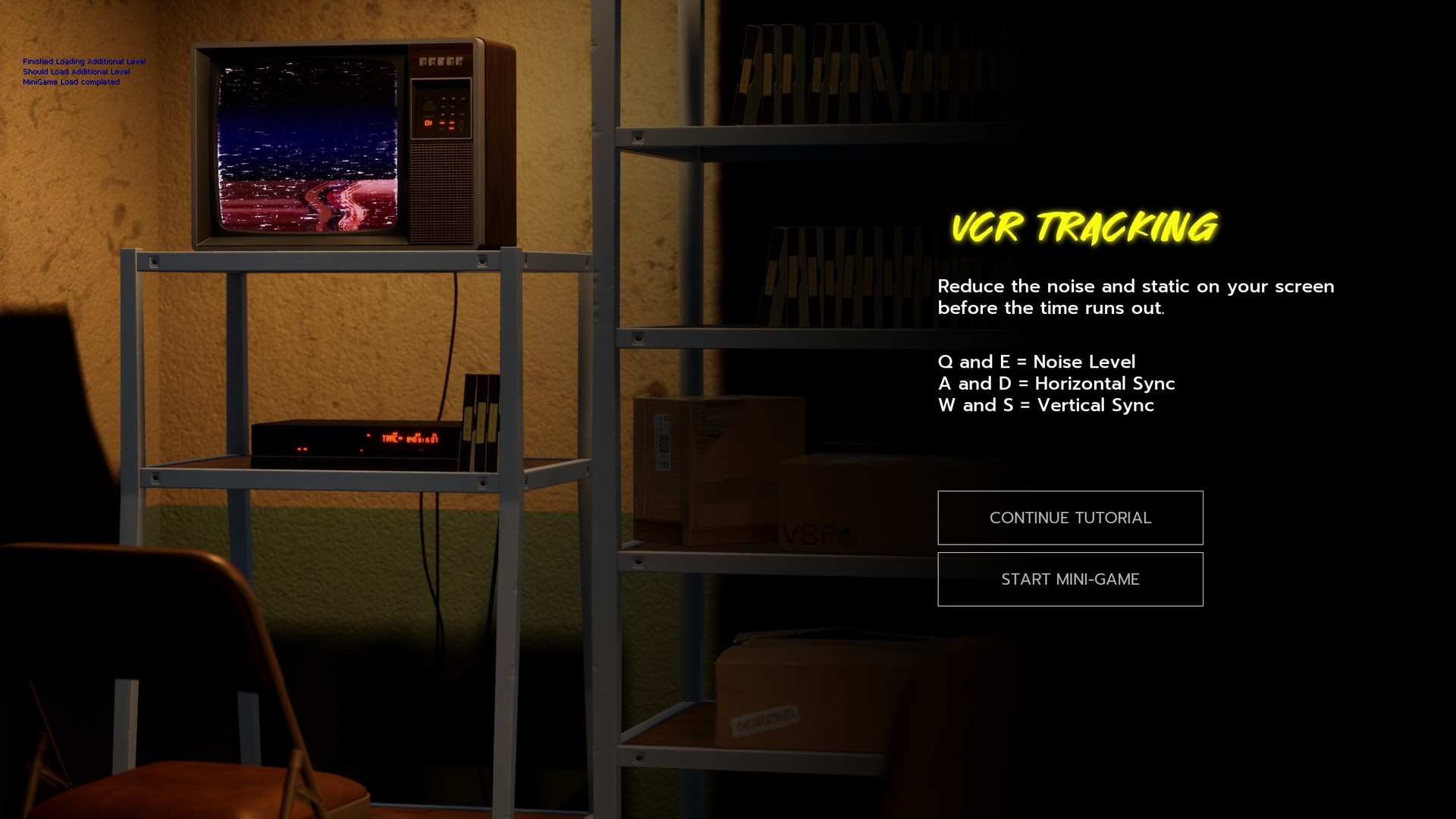This screenshot has width=1456, height=819.
Task: Click the TRAC readout on the VCR display
Action: coord(391,439)
